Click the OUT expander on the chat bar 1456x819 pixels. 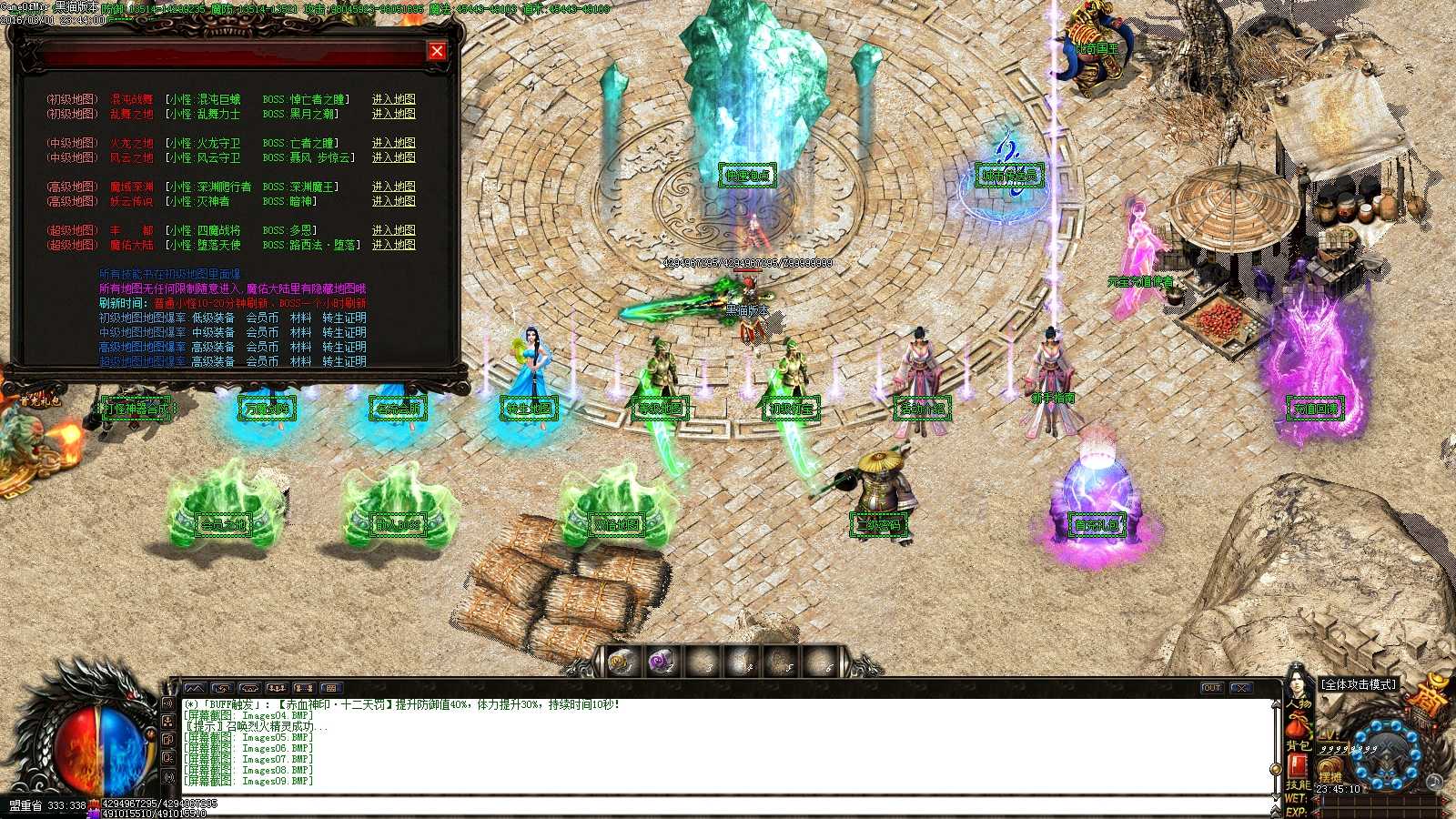click(x=1212, y=689)
